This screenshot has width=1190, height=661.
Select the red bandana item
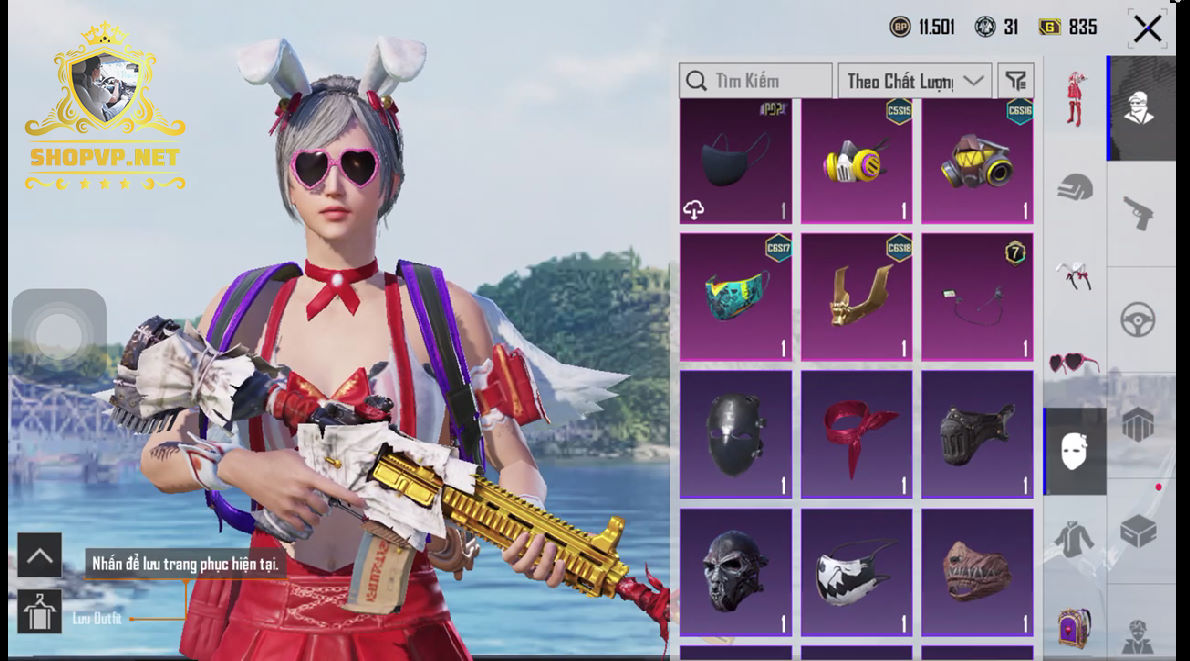click(x=857, y=435)
